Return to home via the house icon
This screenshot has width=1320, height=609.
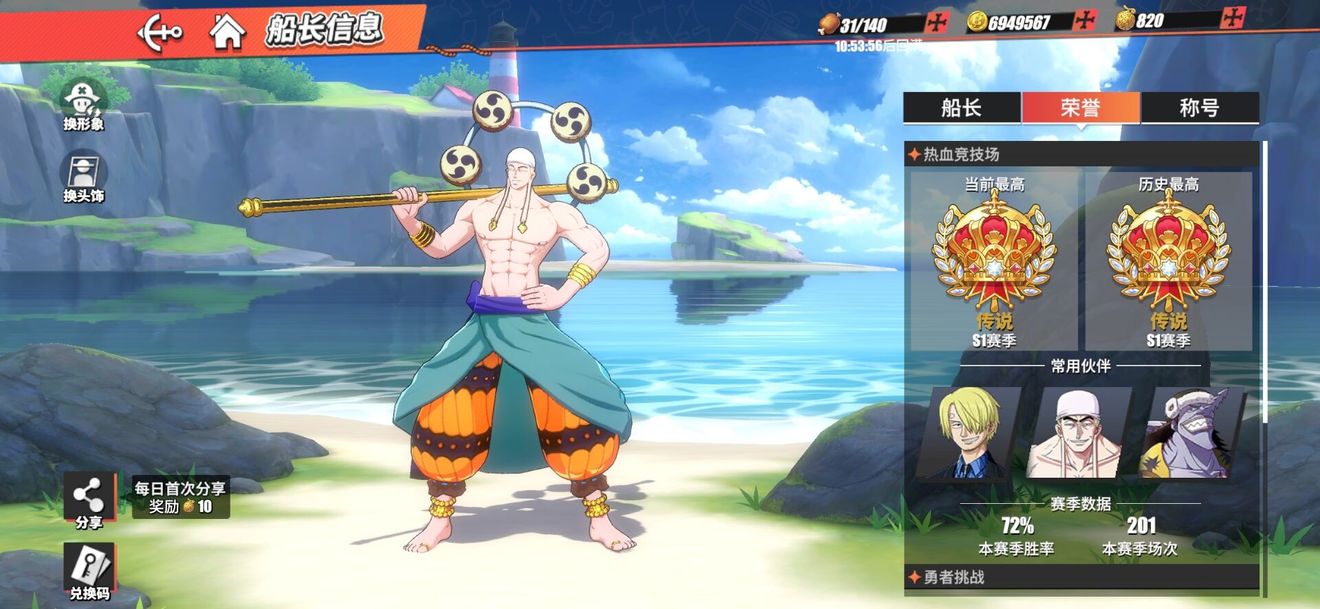click(x=228, y=32)
